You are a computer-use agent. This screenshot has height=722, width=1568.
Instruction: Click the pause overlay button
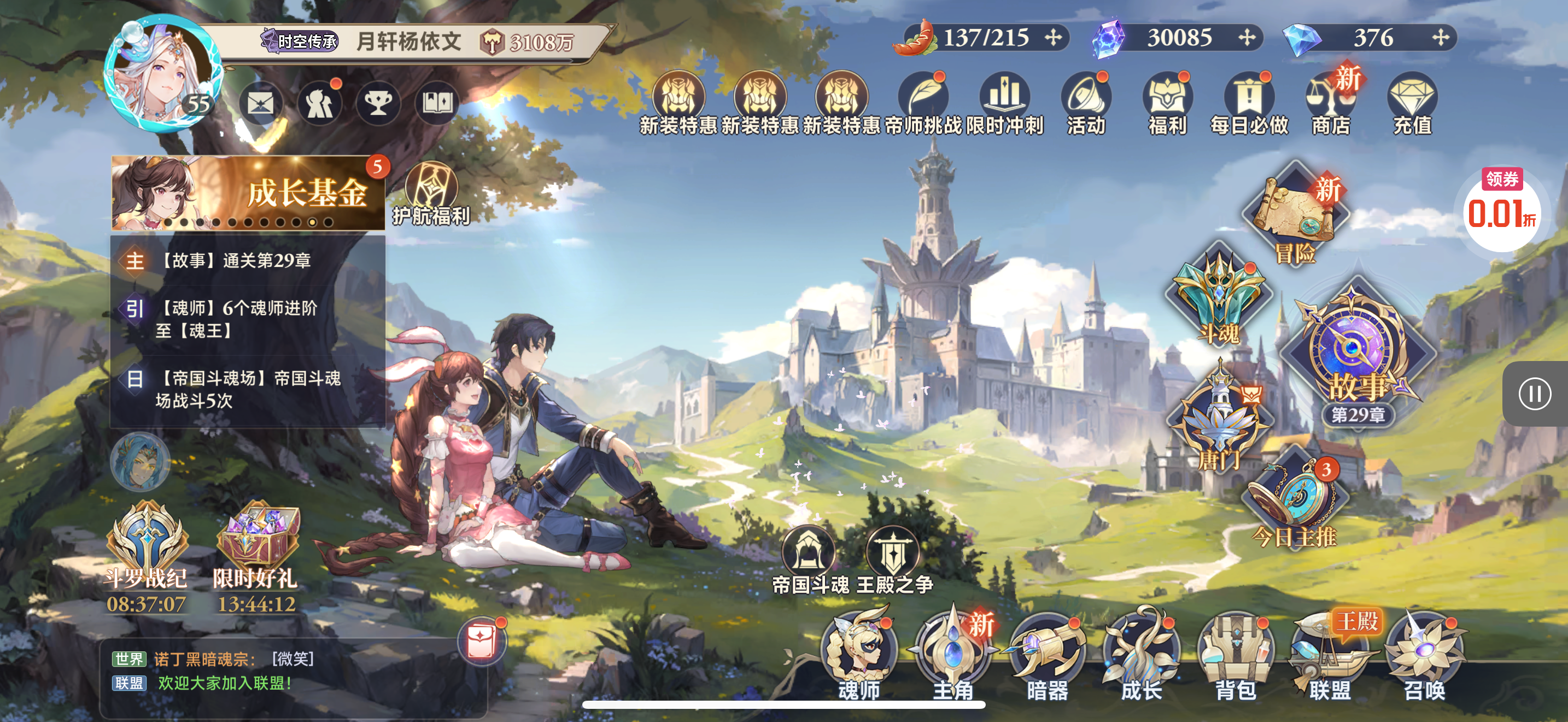1534,394
